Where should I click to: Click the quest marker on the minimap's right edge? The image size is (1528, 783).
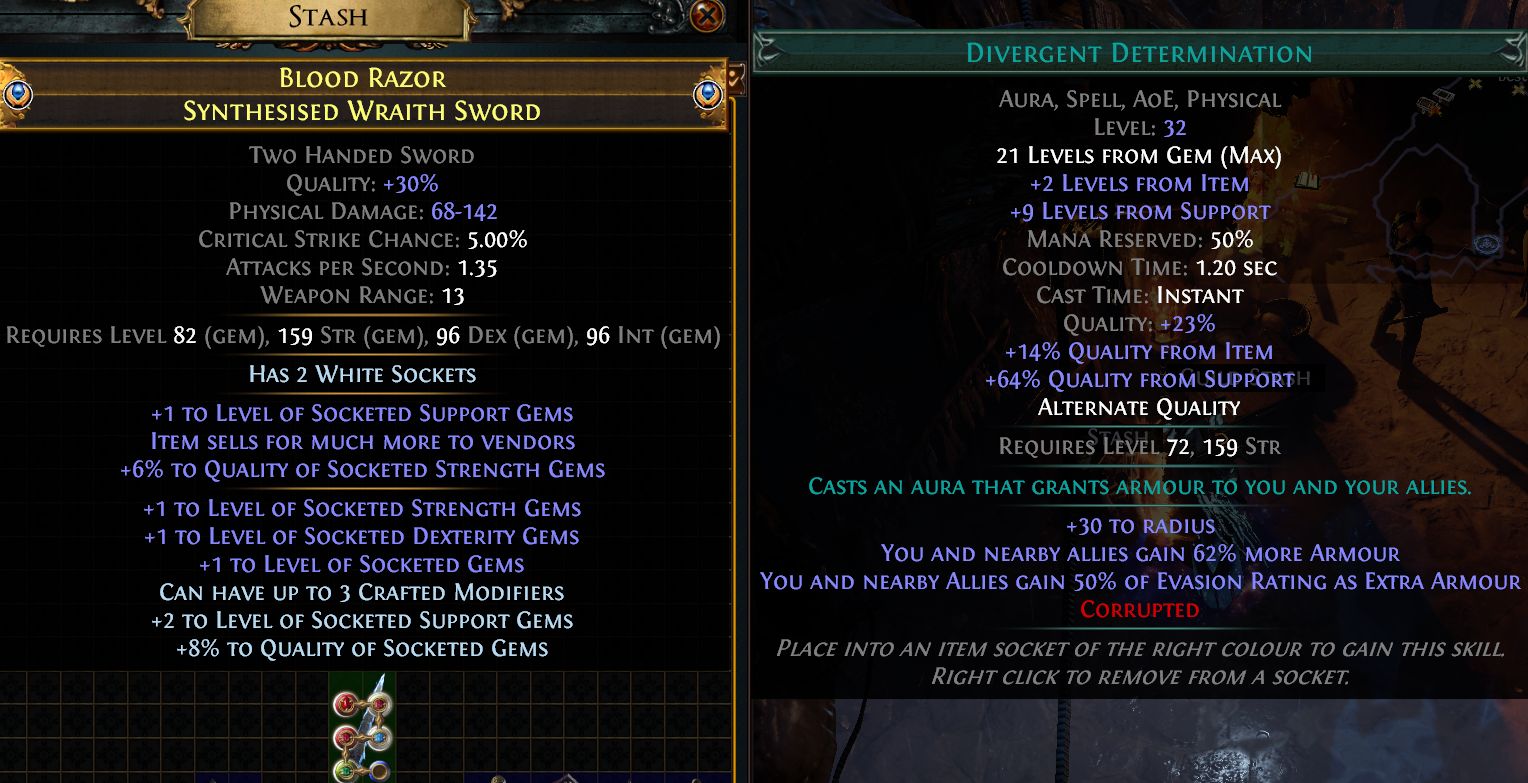1519,90
